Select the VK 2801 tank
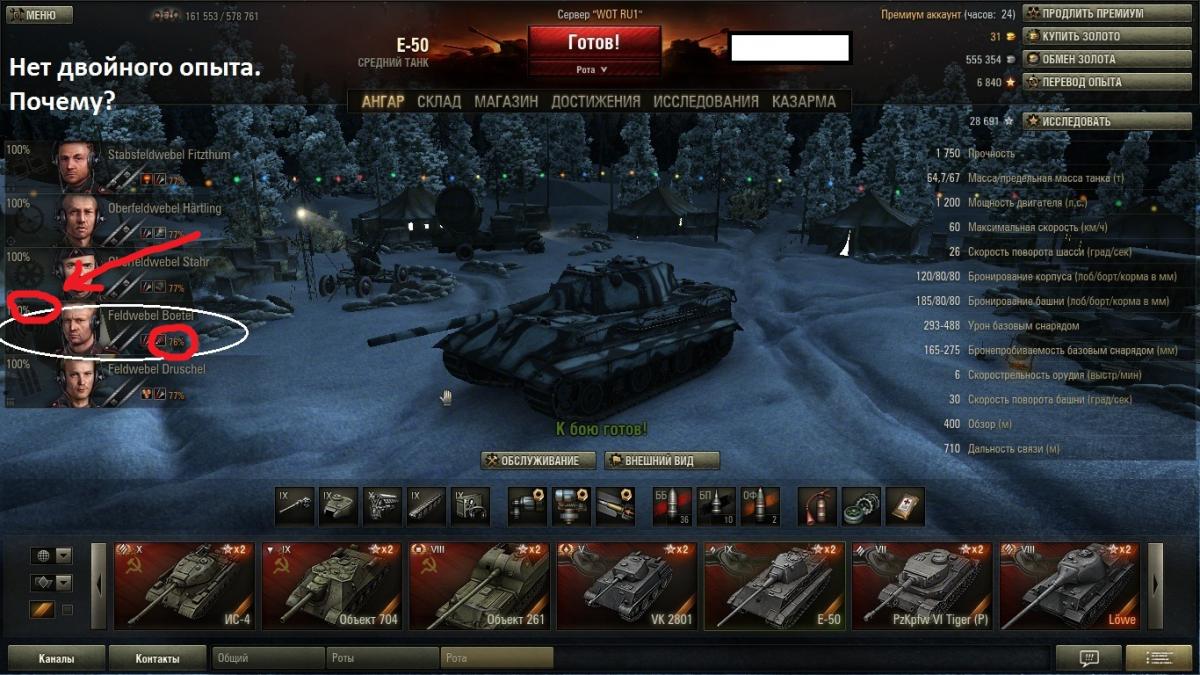The height and width of the screenshot is (675, 1200). pyautogui.click(x=627, y=586)
